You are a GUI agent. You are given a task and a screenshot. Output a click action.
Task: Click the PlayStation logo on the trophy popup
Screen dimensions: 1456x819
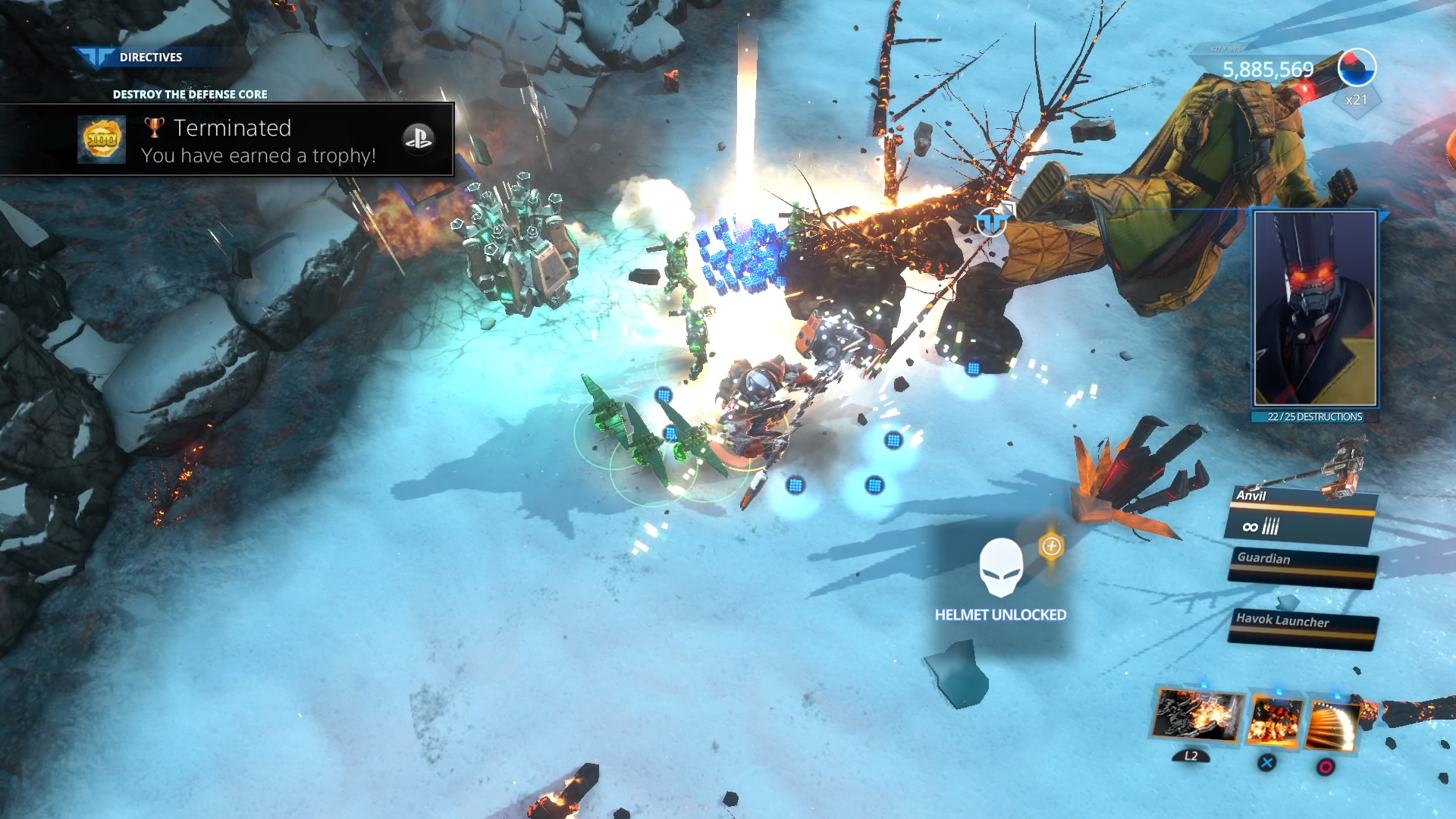tap(418, 137)
